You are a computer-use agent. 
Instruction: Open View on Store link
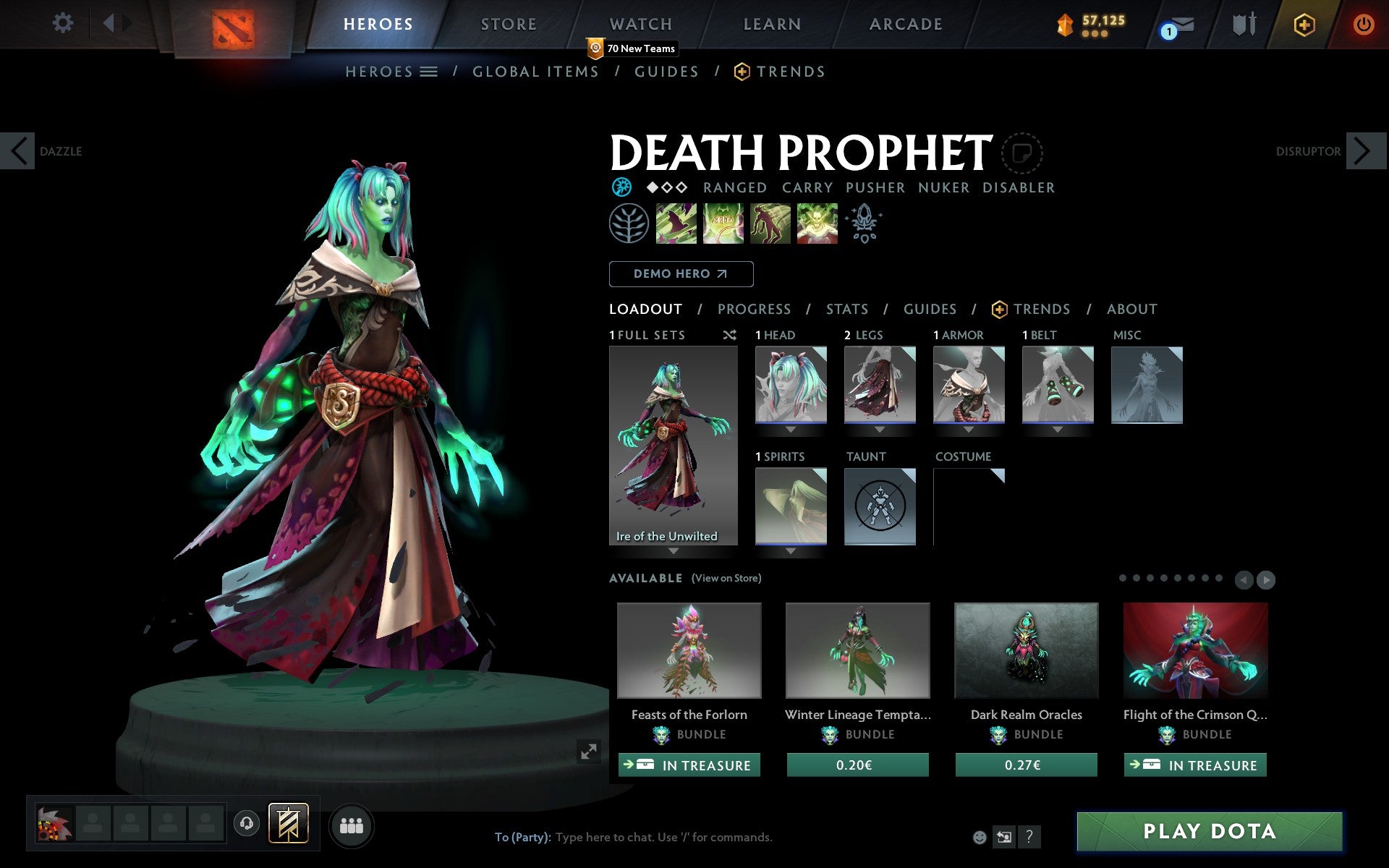[x=726, y=579]
